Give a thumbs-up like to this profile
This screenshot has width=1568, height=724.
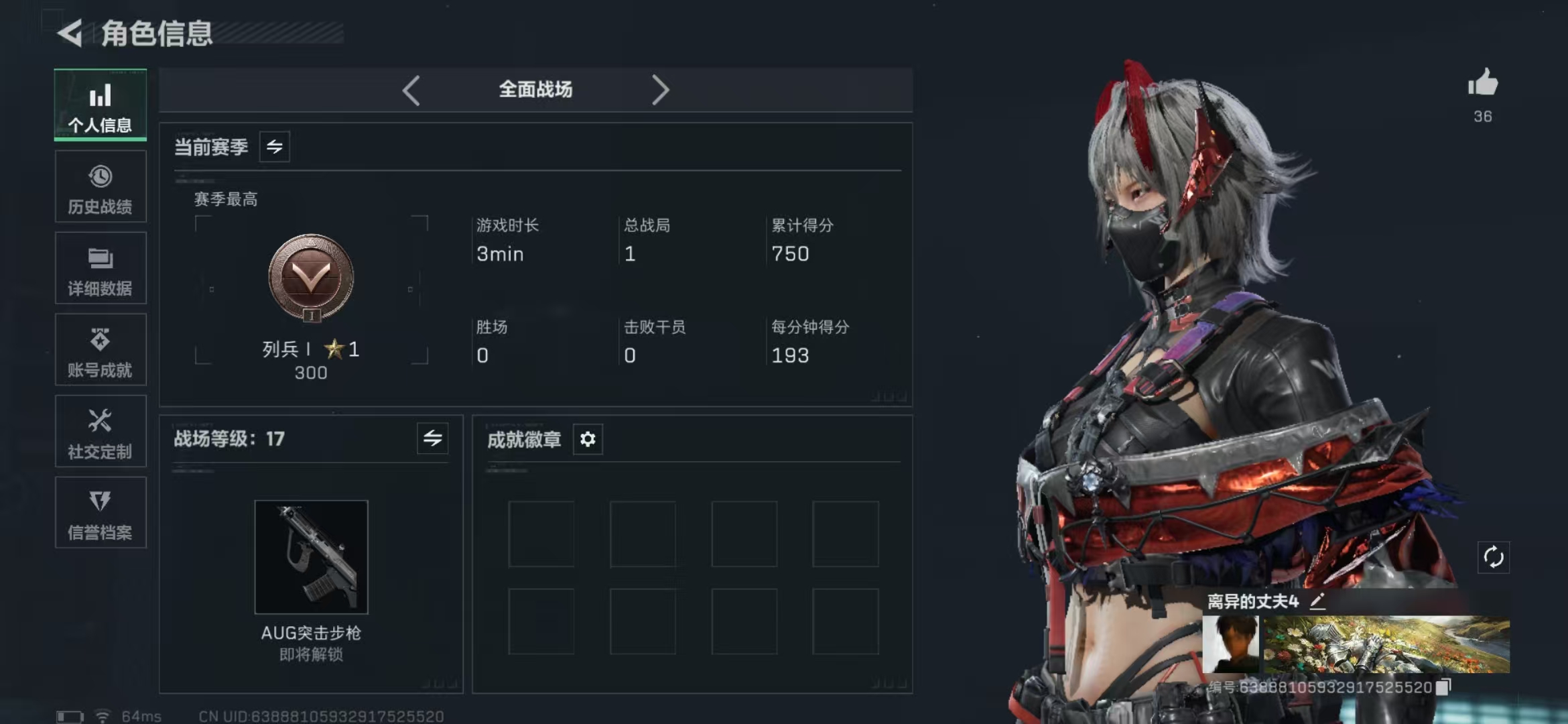1482,84
